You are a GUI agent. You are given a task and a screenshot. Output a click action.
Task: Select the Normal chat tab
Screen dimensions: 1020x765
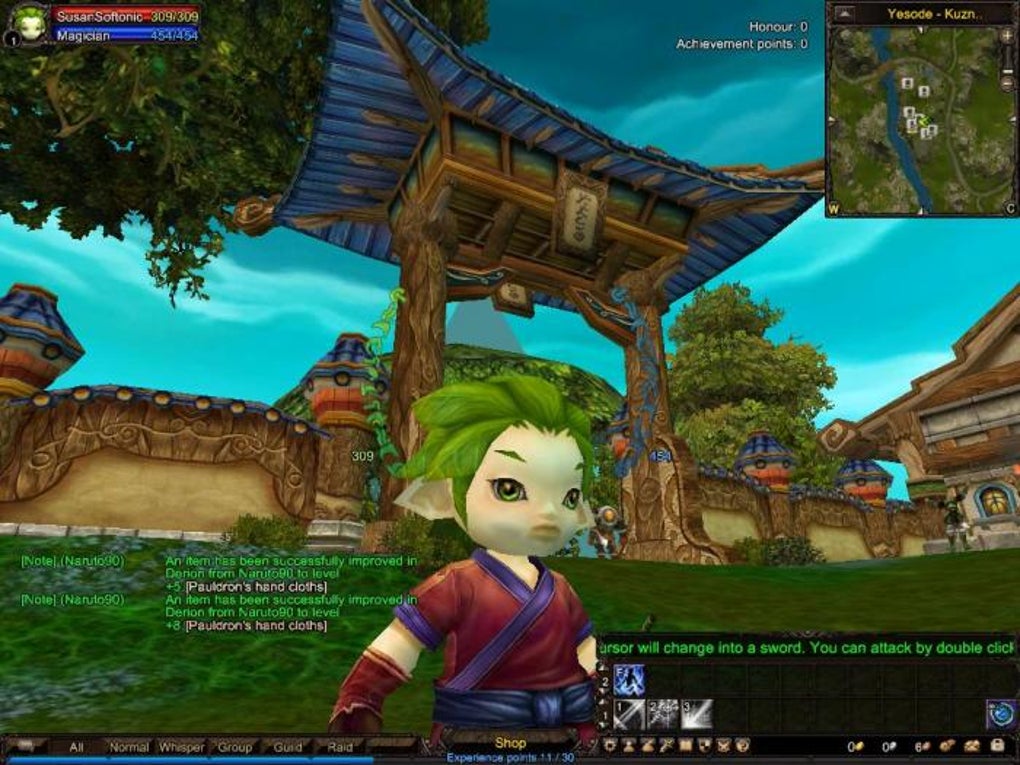pos(129,747)
